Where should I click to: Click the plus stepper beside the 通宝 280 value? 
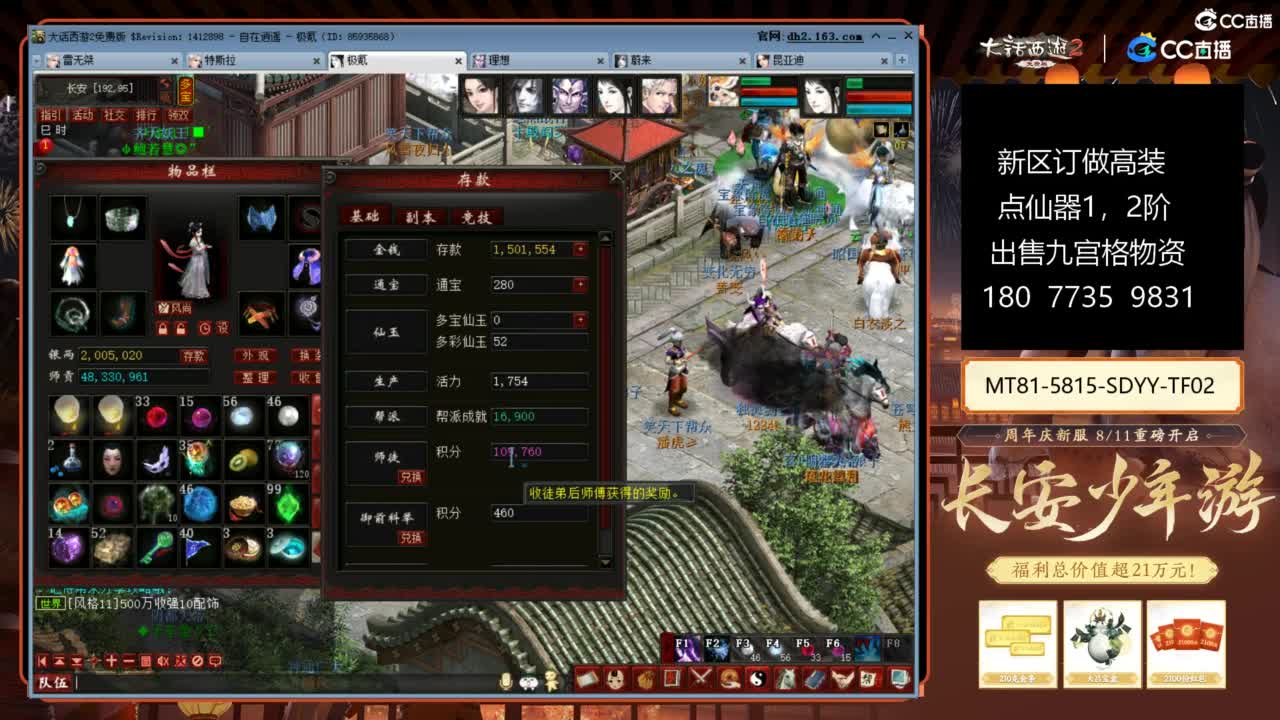(579, 284)
